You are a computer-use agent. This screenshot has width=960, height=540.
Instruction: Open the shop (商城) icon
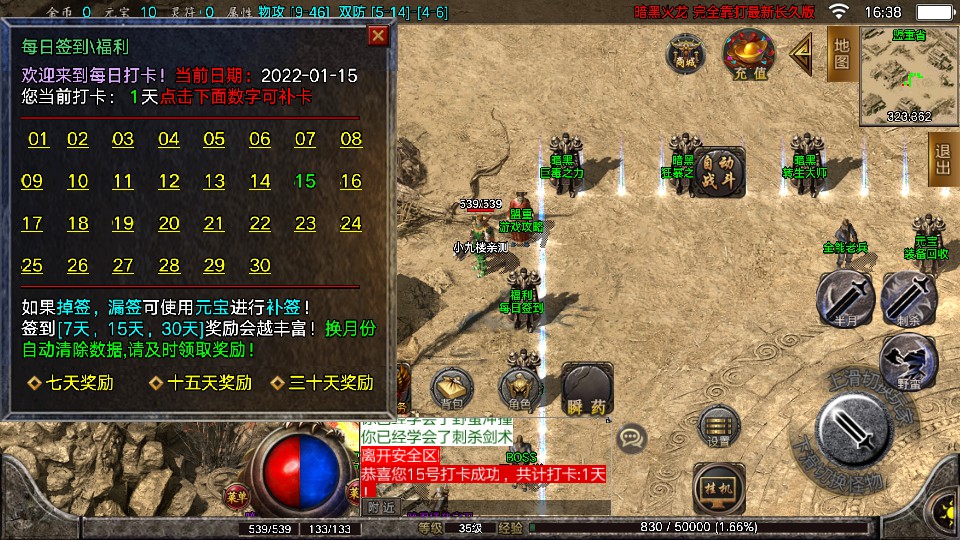(685, 54)
